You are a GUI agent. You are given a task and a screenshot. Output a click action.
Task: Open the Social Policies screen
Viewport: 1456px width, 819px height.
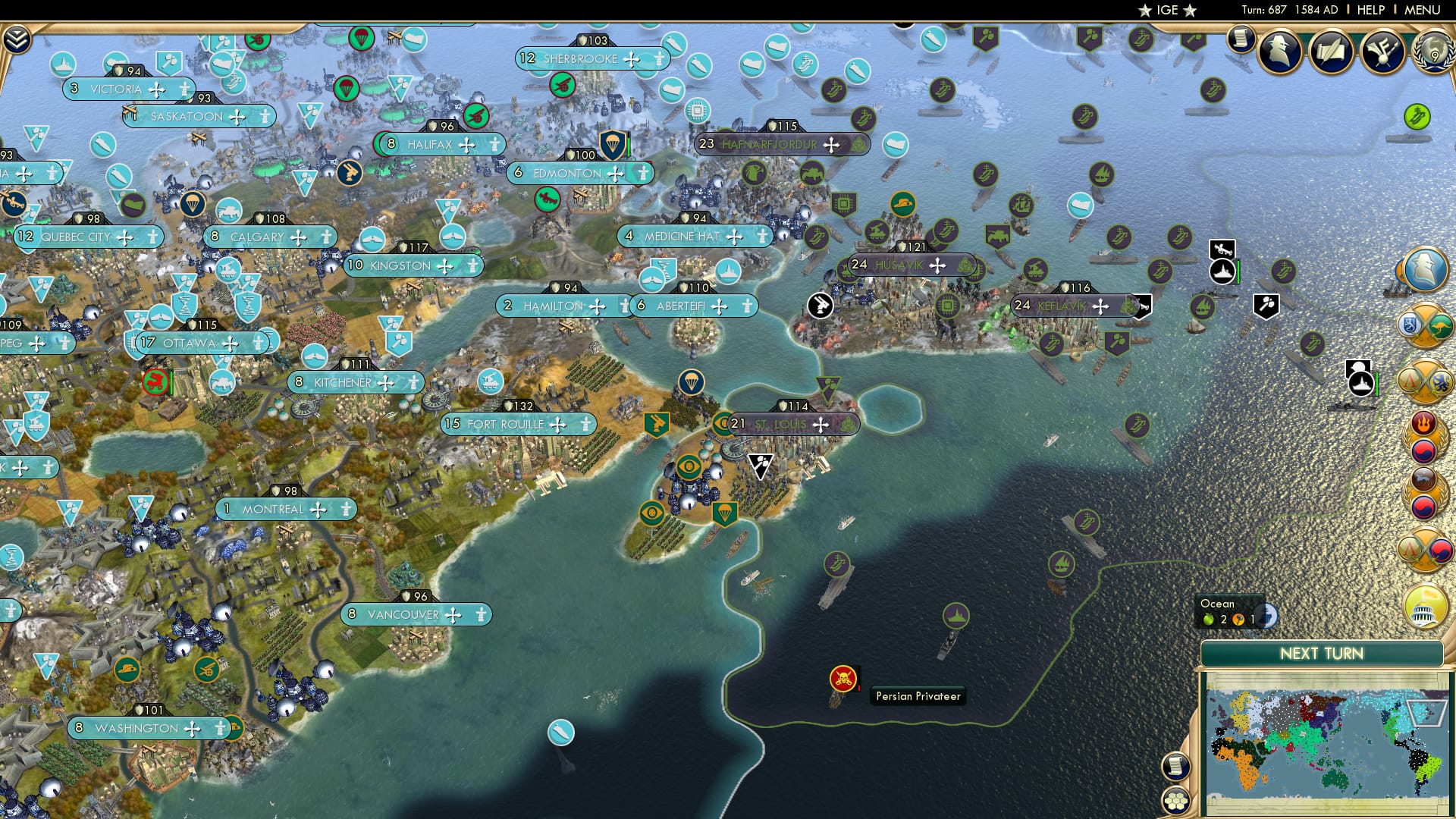(1331, 53)
